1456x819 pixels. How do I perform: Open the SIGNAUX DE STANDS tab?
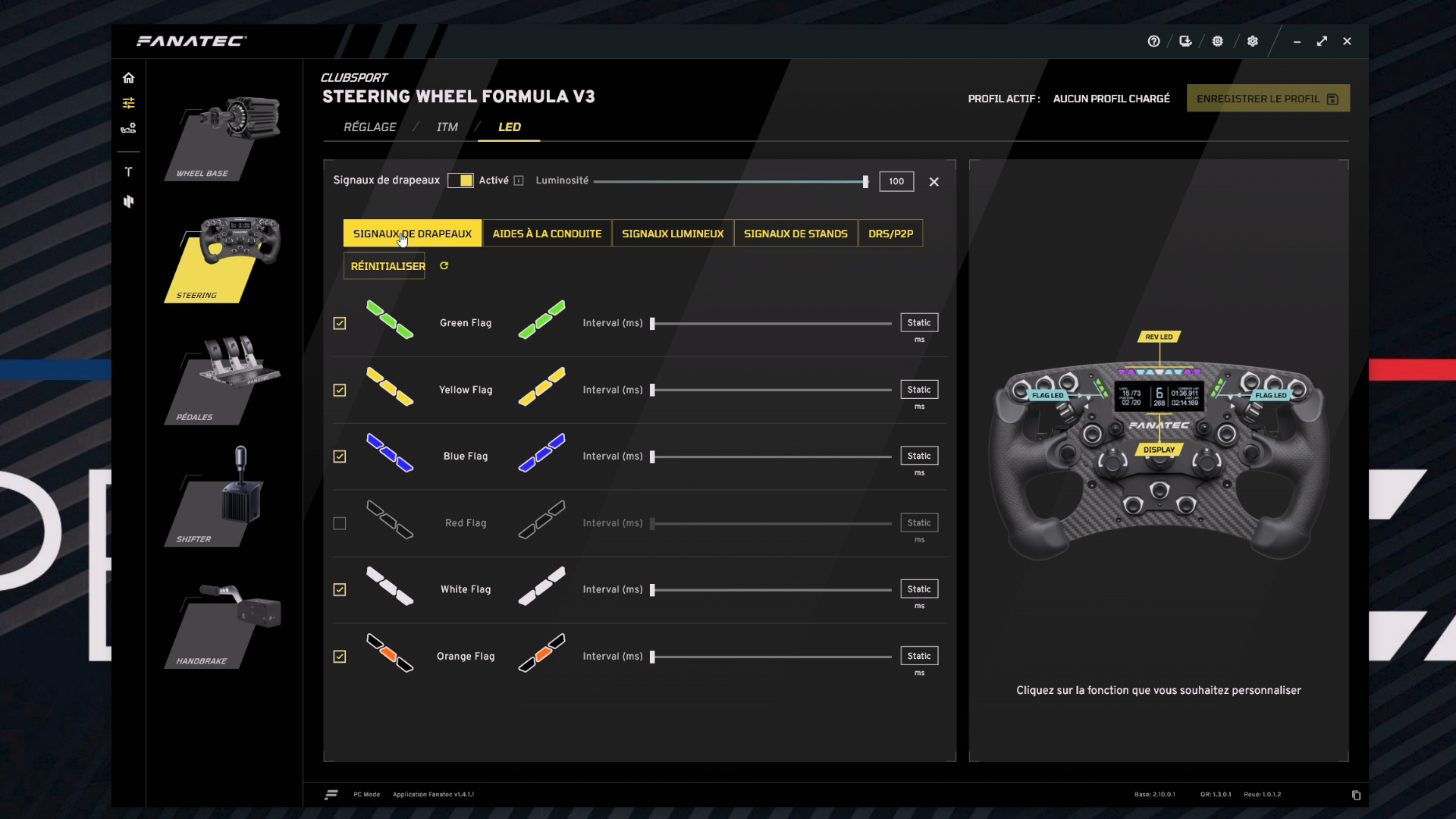(x=795, y=234)
